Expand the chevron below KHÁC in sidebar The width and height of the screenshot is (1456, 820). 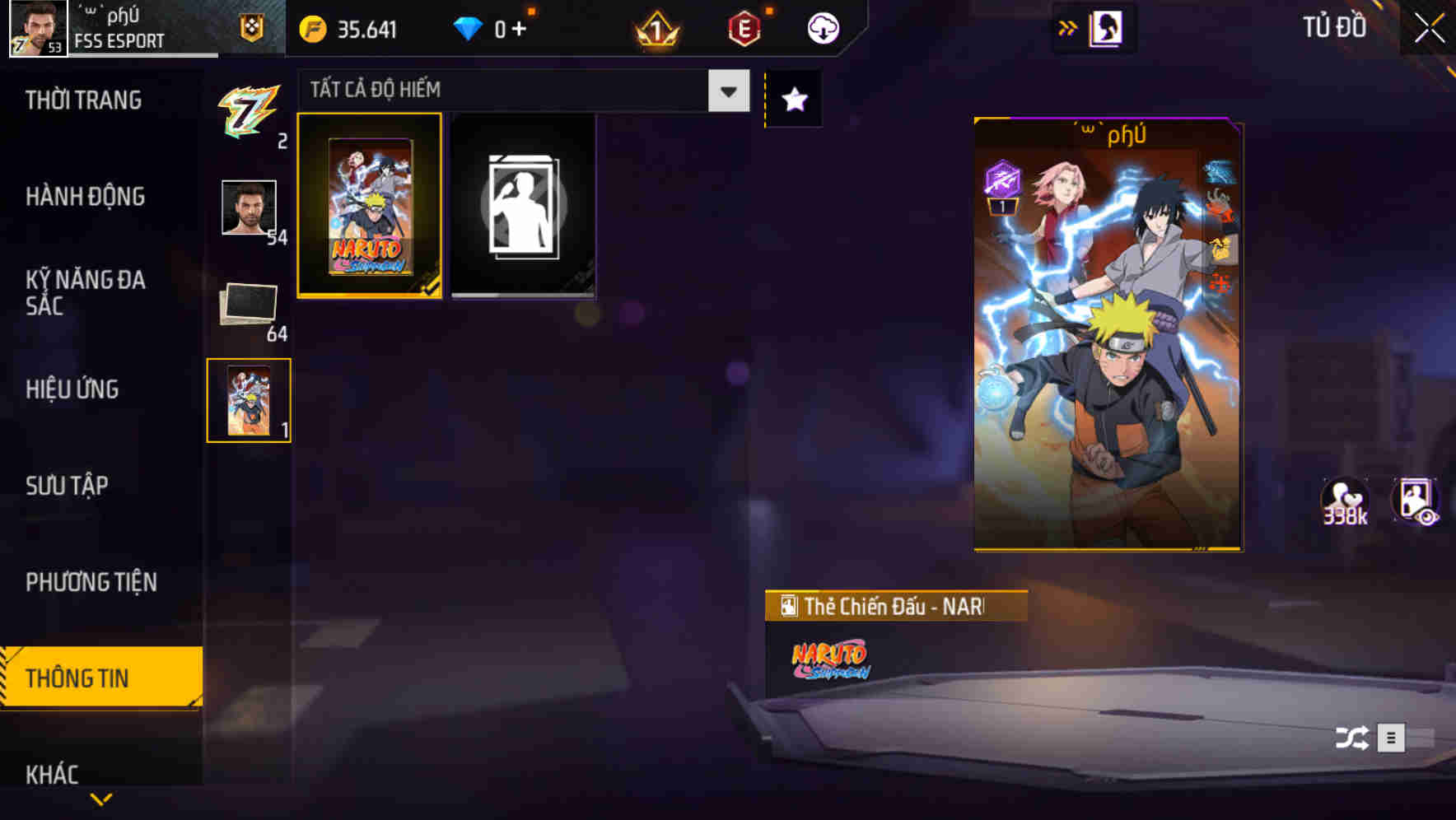100,800
